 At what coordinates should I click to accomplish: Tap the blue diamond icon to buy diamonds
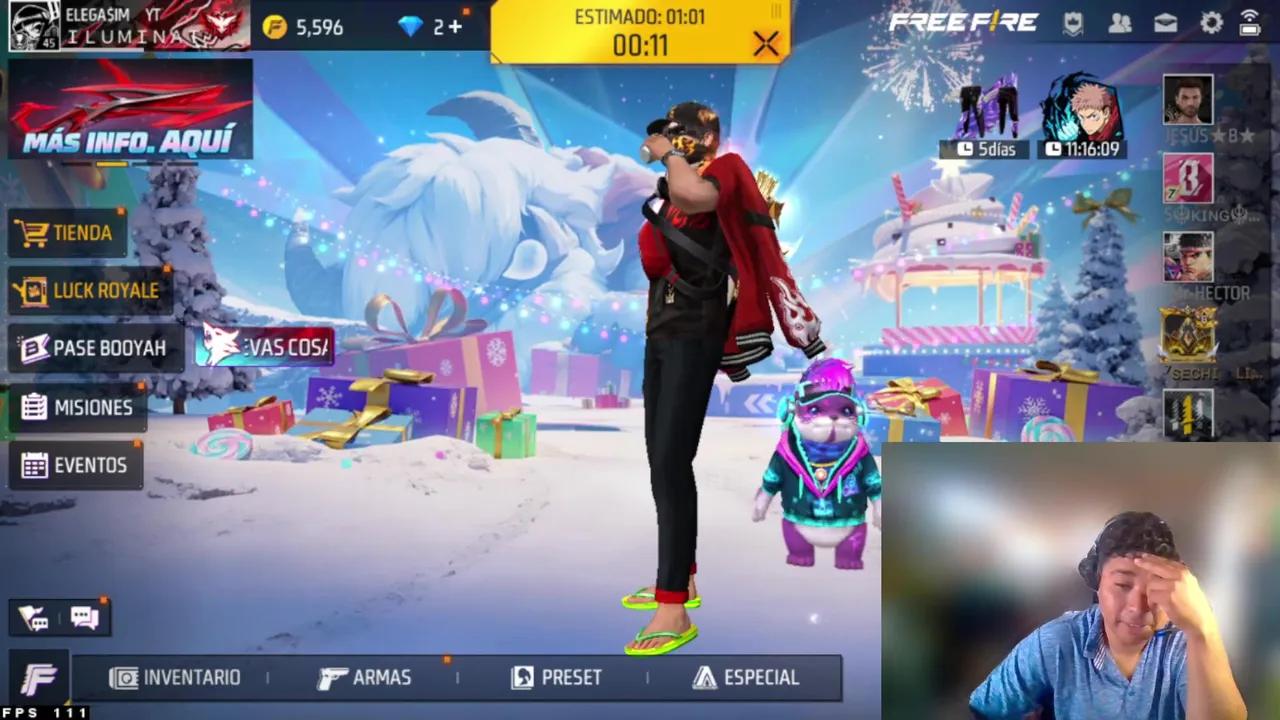click(x=411, y=27)
